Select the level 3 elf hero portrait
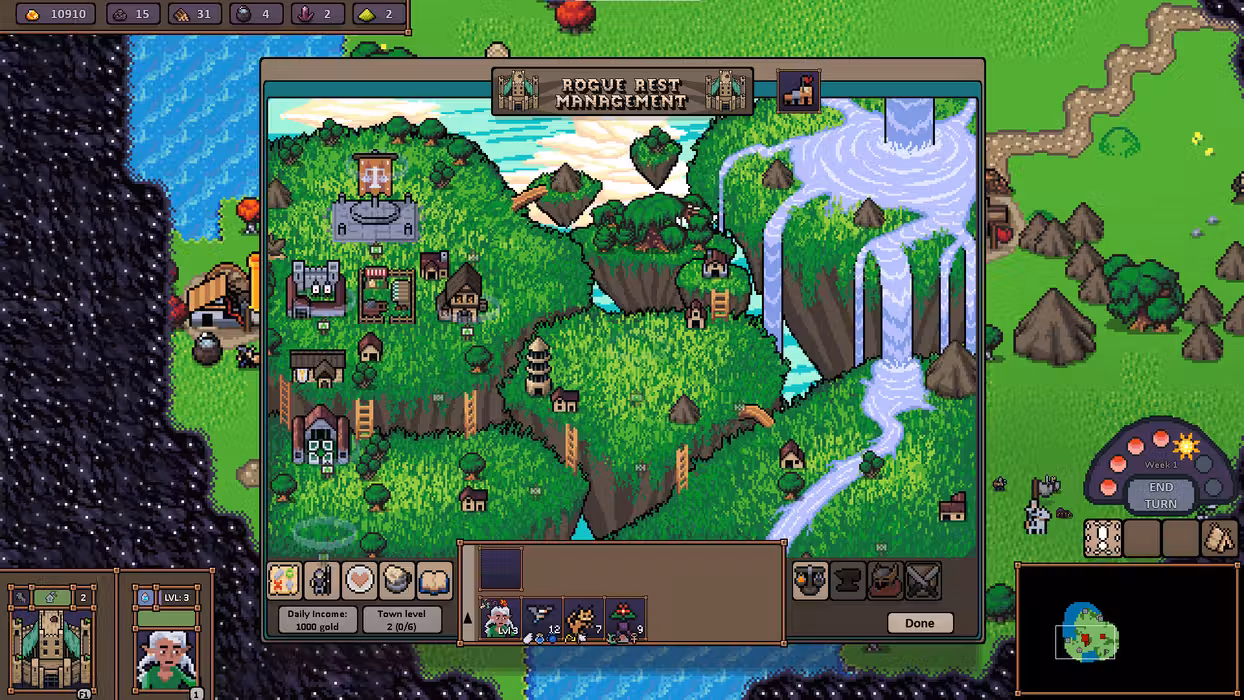The image size is (1244, 700). [x=166, y=645]
